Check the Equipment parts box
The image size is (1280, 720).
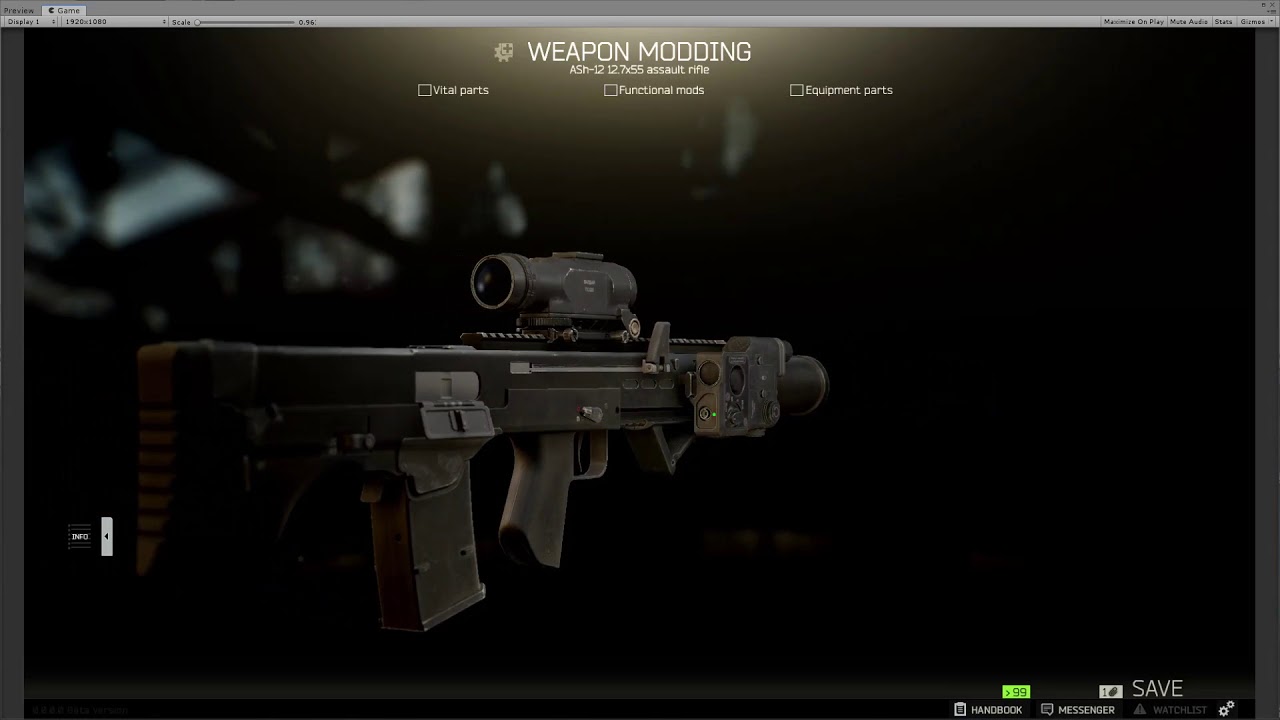tap(796, 90)
